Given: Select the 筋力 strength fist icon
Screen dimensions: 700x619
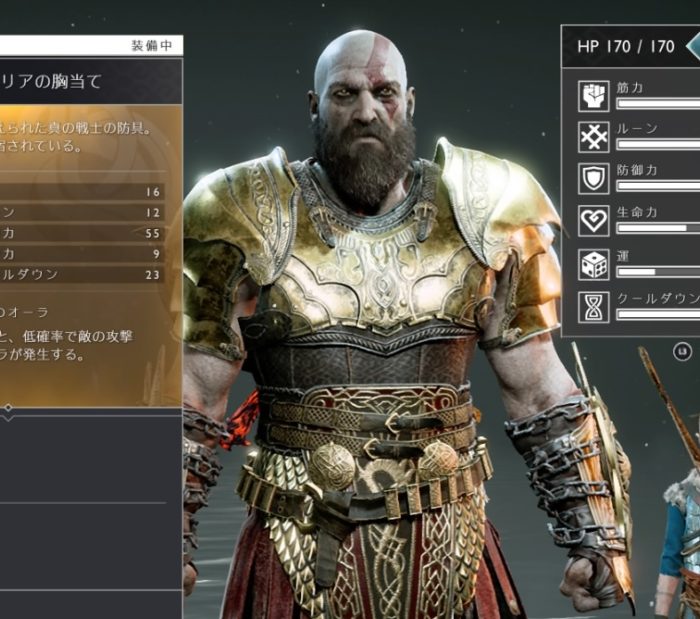Looking at the screenshot, I should tap(594, 96).
